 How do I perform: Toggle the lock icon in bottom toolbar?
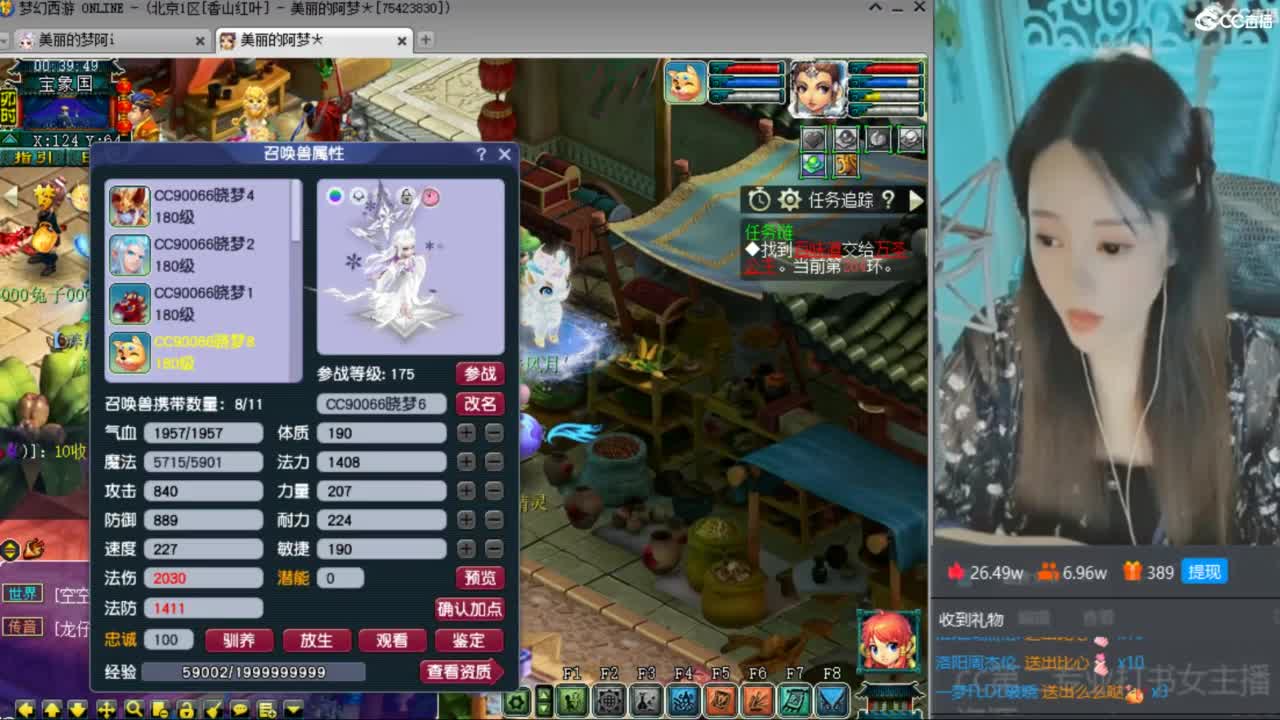point(186,708)
